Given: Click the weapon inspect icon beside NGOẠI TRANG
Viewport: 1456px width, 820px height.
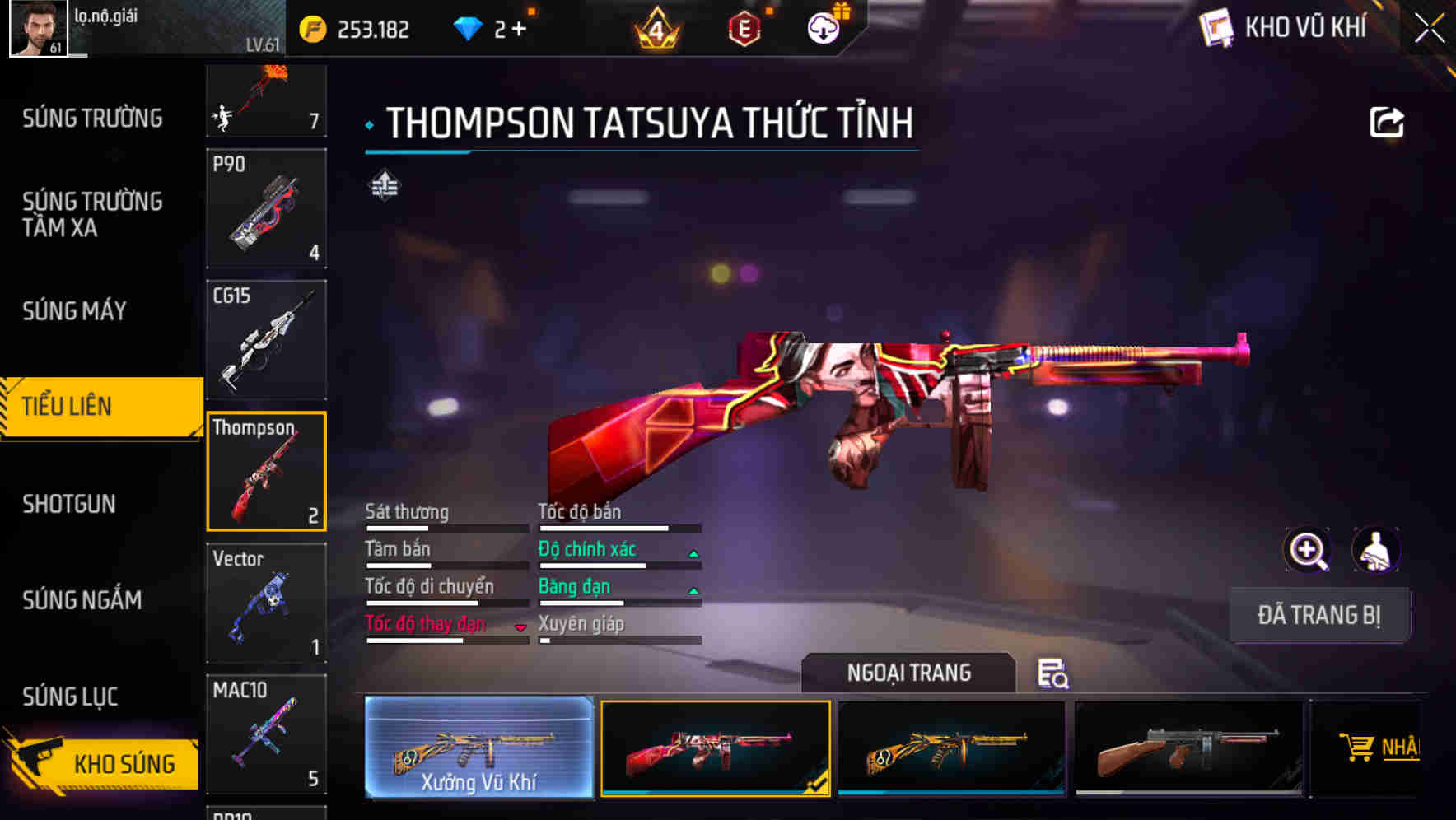Looking at the screenshot, I should pos(1053,675).
